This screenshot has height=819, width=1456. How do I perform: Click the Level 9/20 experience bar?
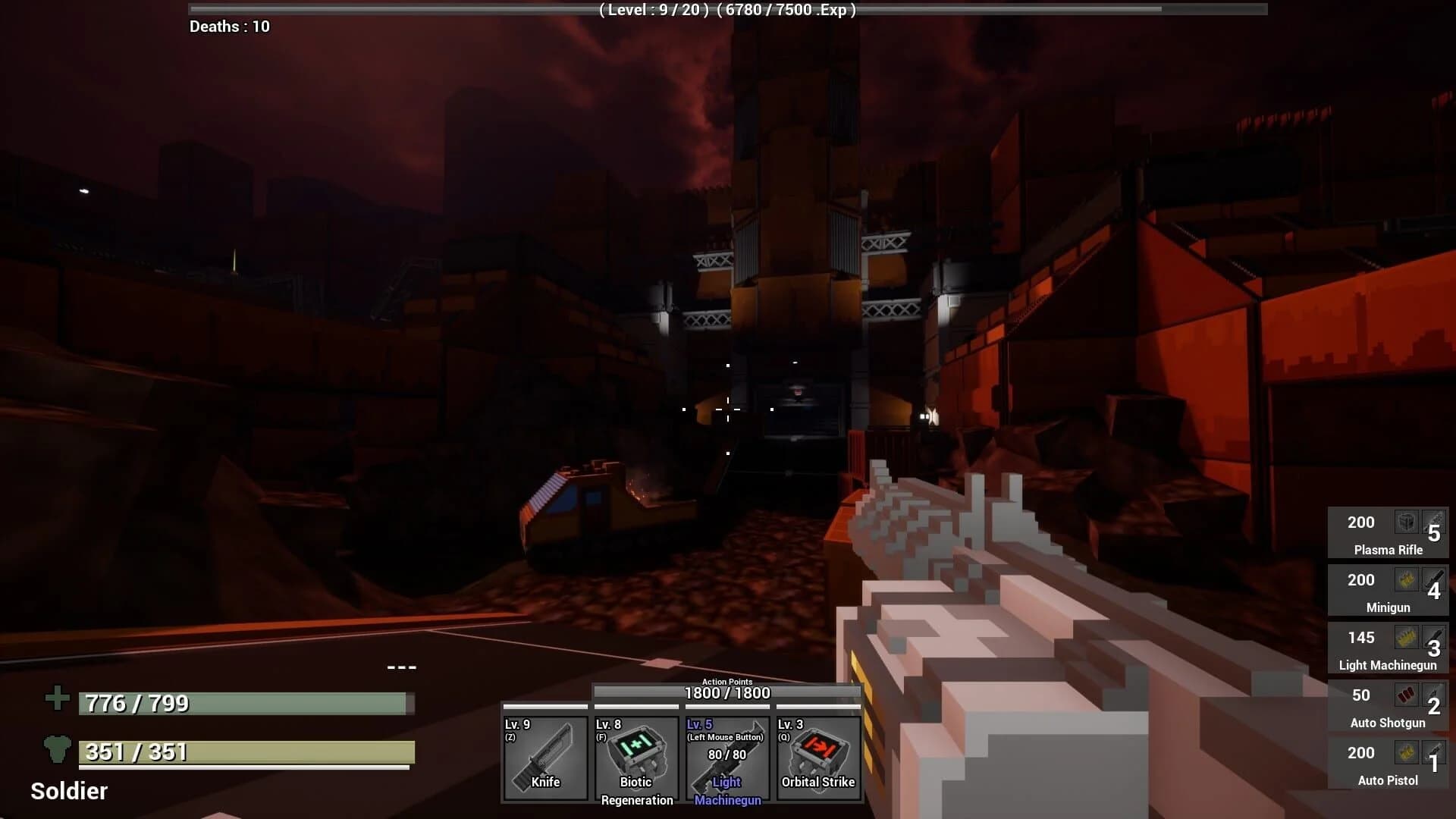click(726, 11)
